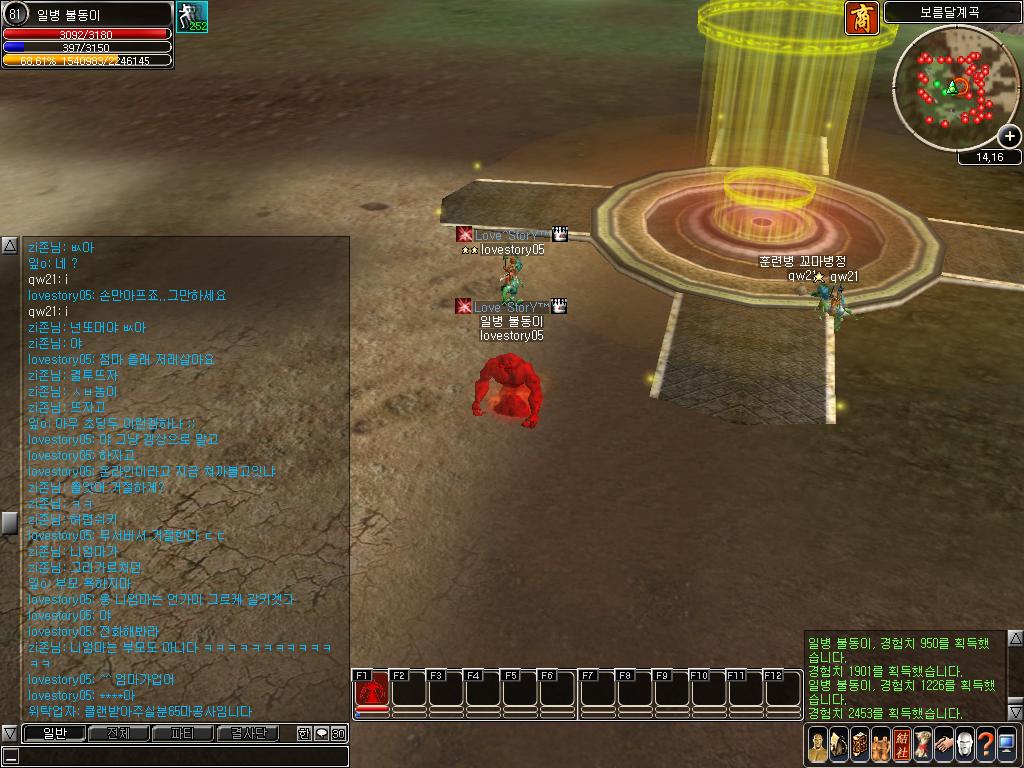This screenshot has width=1024, height=768.
Task: Click the running figure buff icon
Action: pyautogui.click(x=191, y=16)
